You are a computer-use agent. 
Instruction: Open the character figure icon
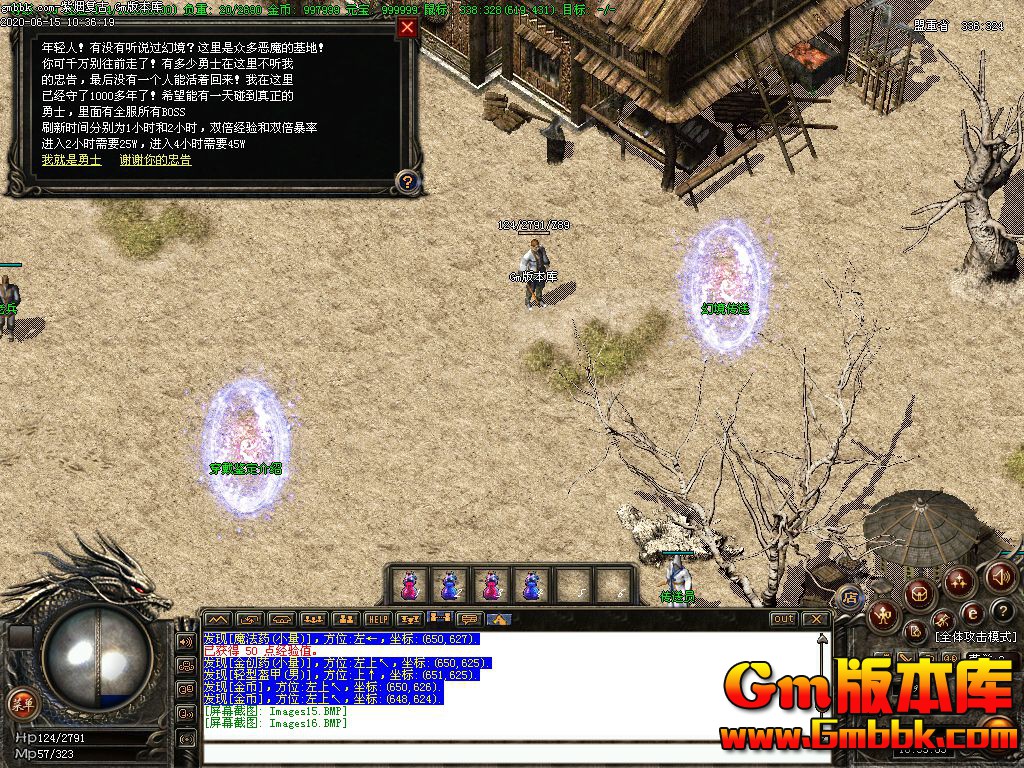(x=882, y=614)
